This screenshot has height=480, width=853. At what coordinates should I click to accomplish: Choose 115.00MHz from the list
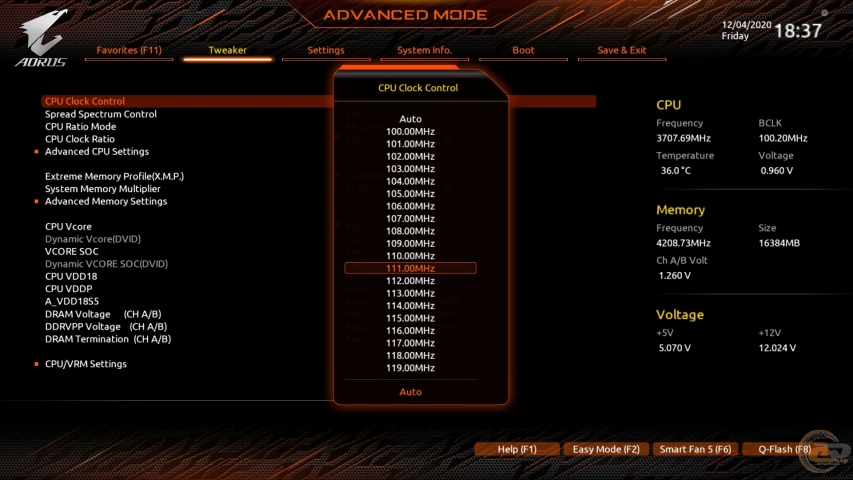410,318
